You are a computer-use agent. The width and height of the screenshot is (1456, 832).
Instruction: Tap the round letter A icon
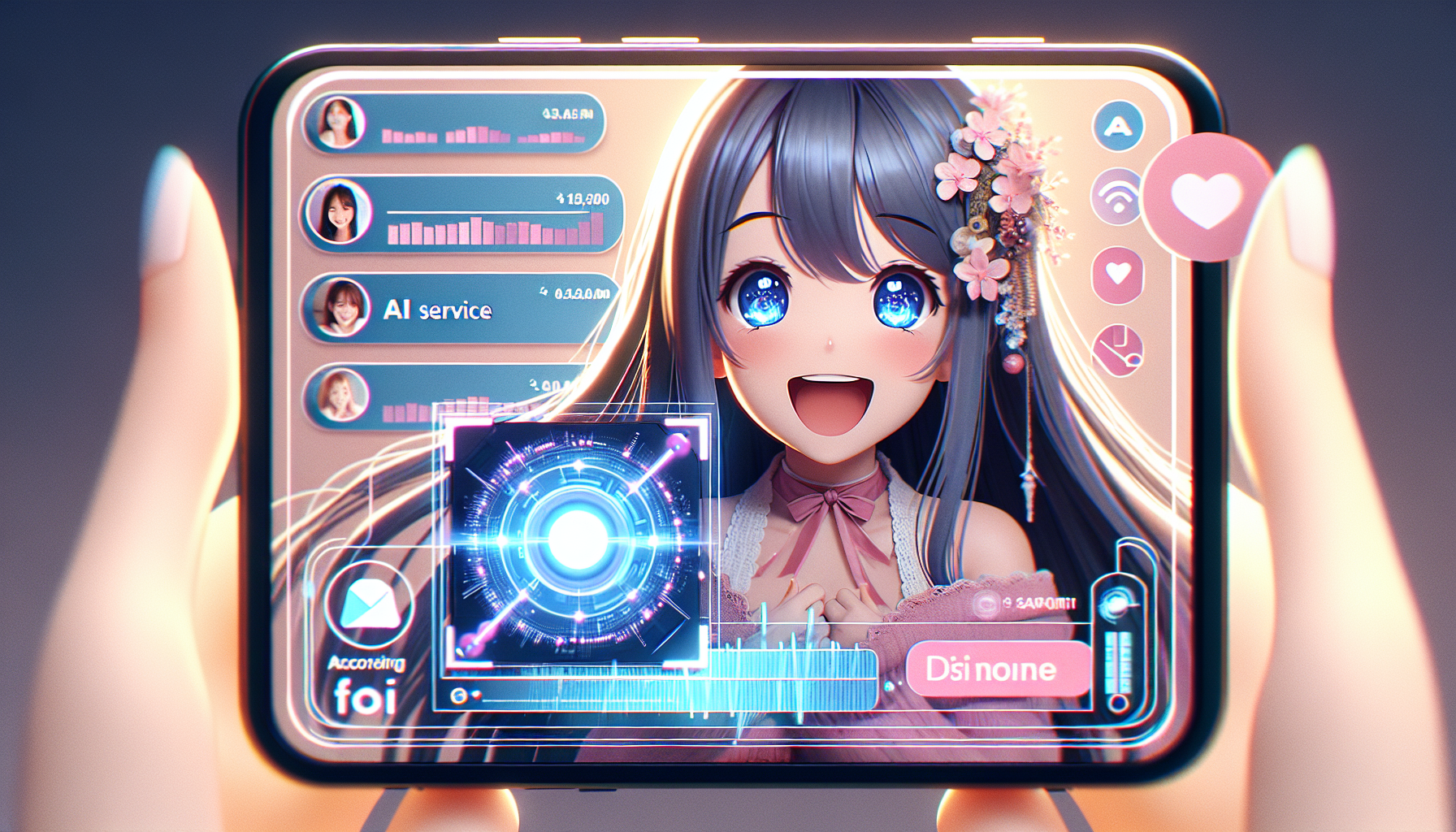tap(1118, 126)
